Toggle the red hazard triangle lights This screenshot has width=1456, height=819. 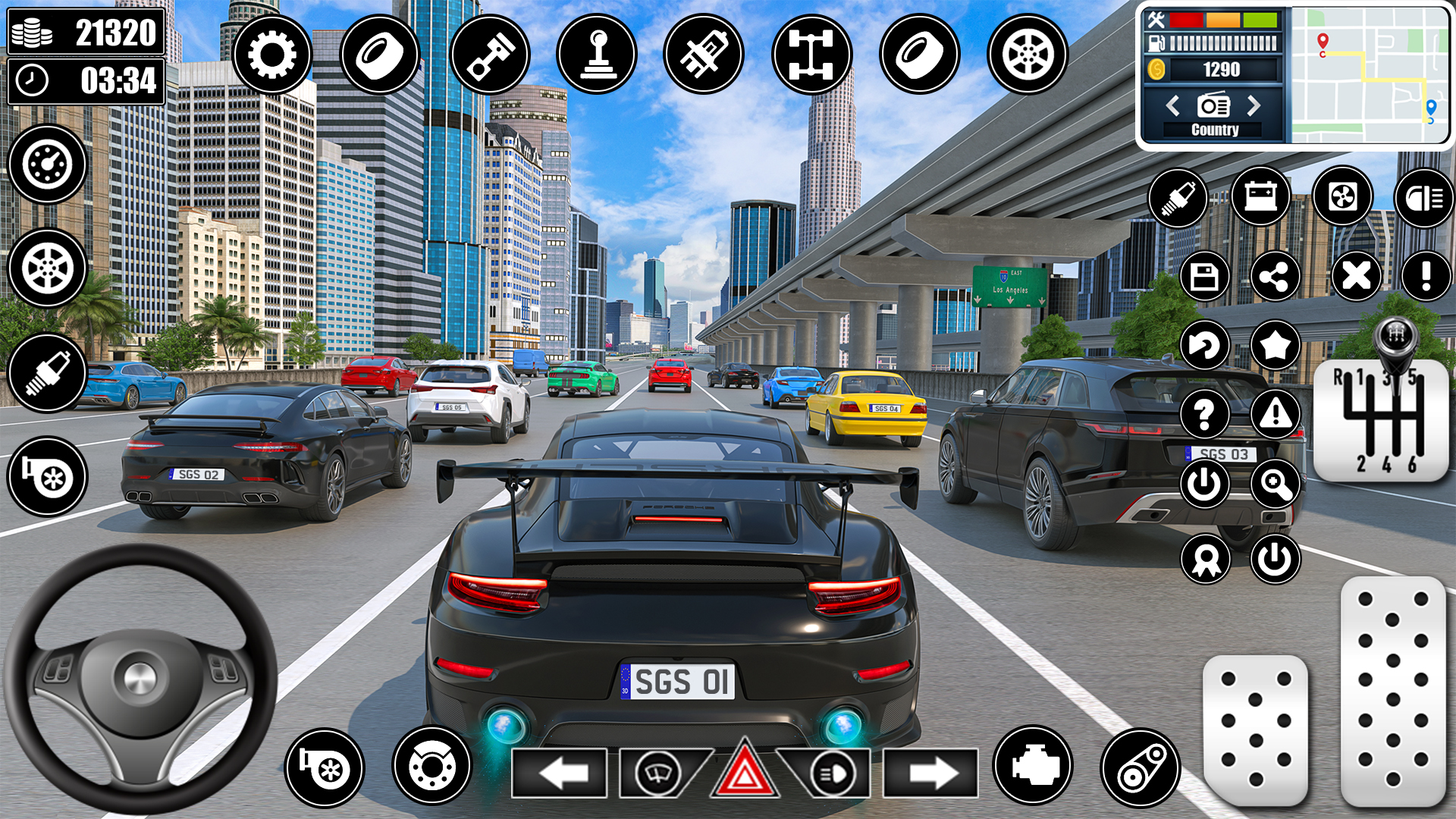[744, 773]
